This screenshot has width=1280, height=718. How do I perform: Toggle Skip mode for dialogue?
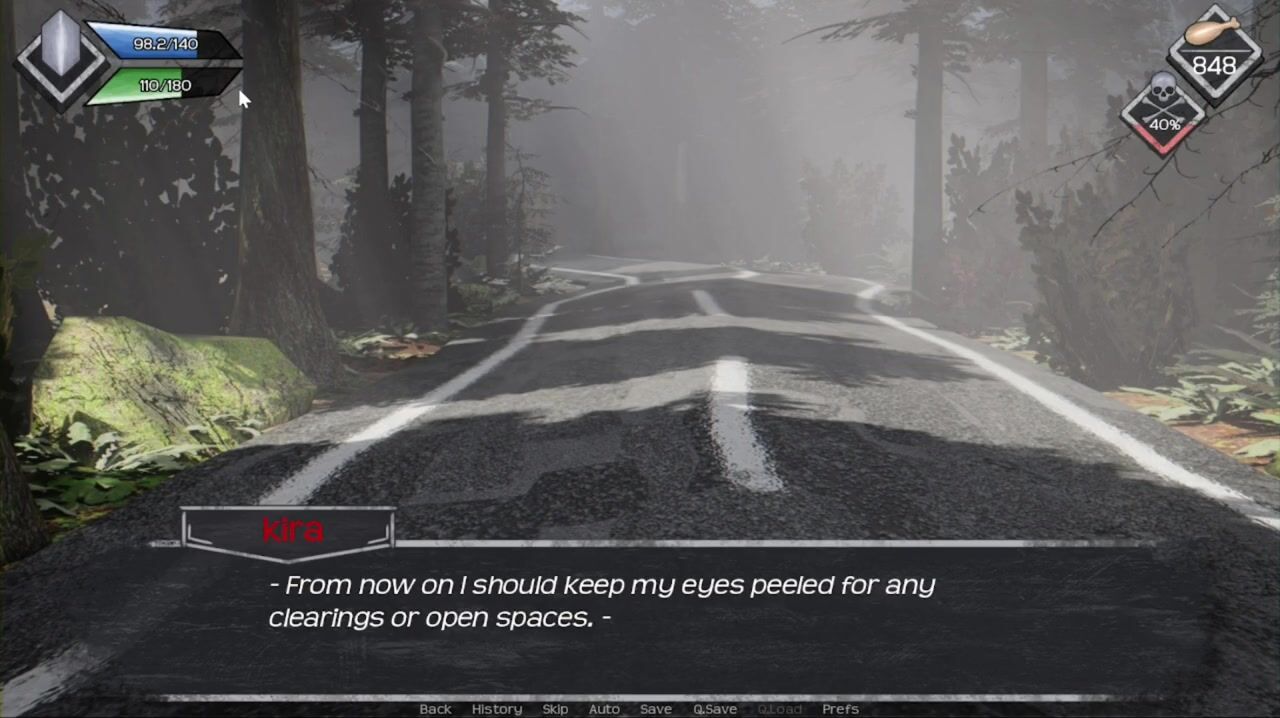pyautogui.click(x=555, y=709)
